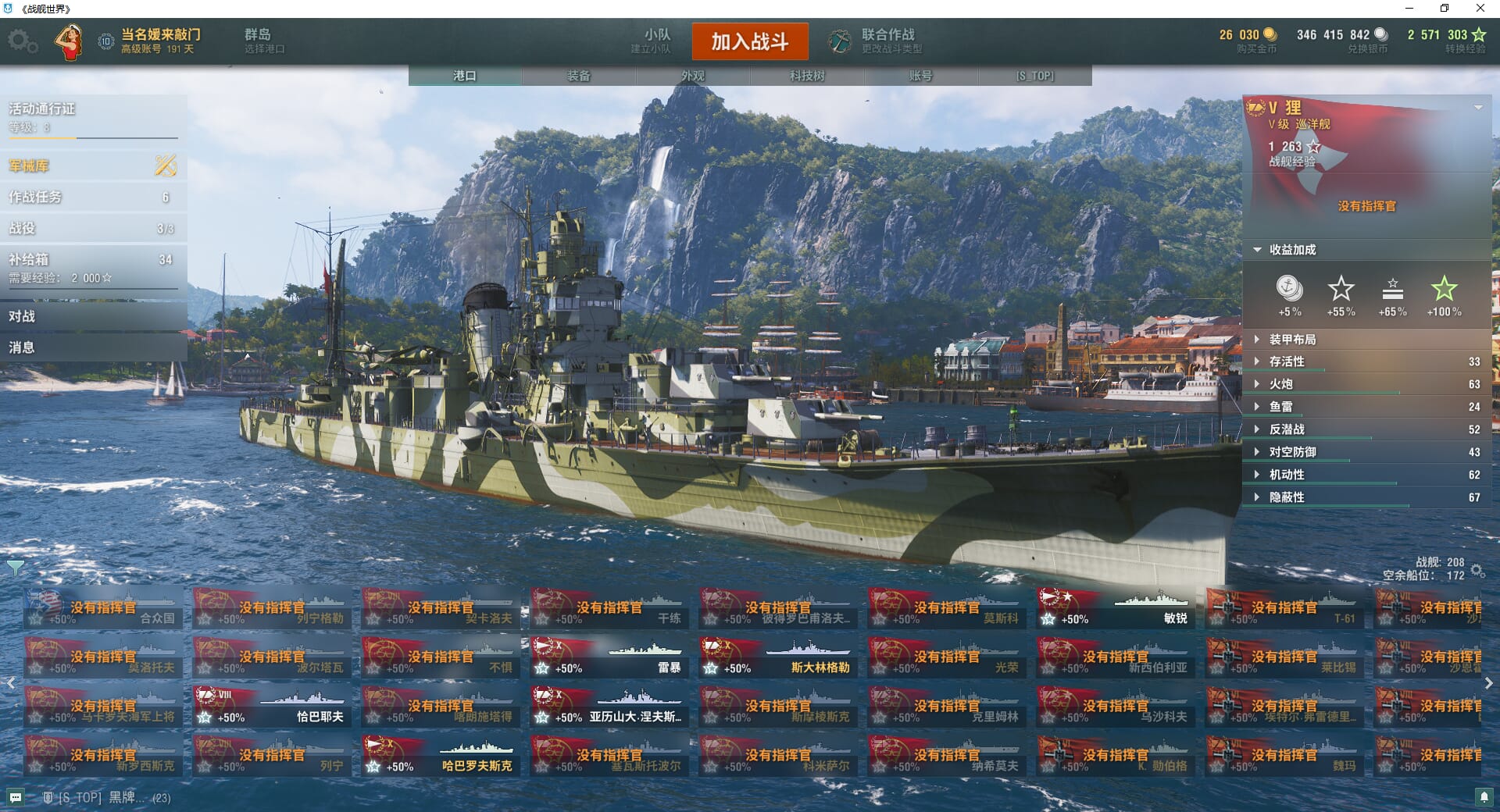Open the settings gear icon
This screenshot has width=1500, height=812.
coord(22,41)
